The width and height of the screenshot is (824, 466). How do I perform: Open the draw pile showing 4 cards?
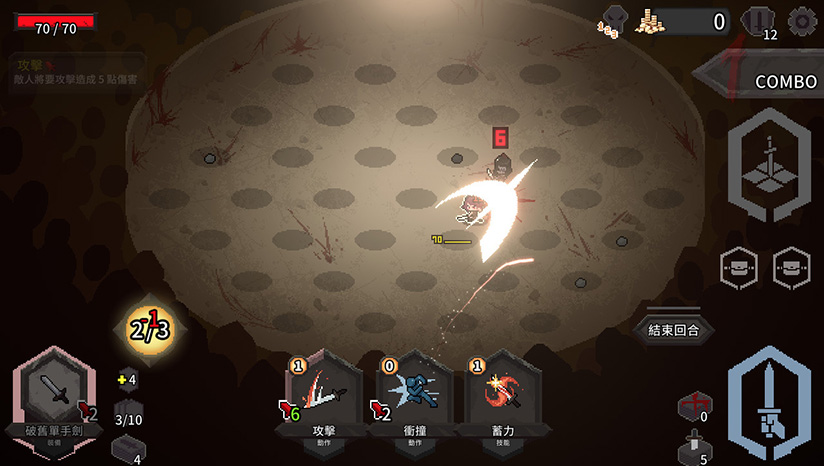(127, 449)
